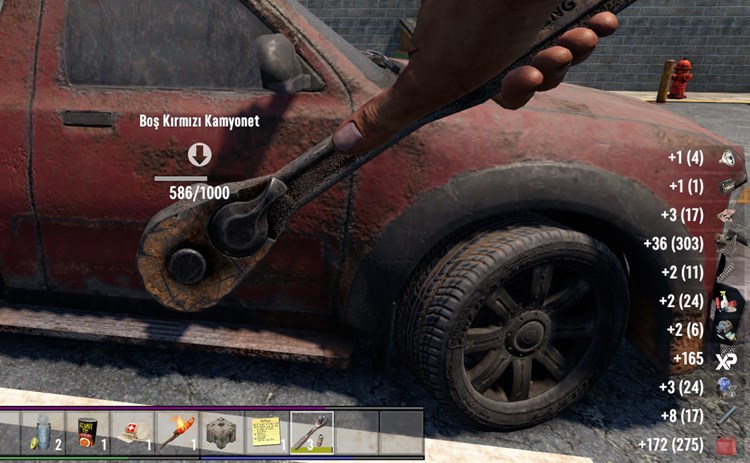Select the first aid bandage slot
Image resolution: width=750 pixels, height=463 pixels.
133,432
